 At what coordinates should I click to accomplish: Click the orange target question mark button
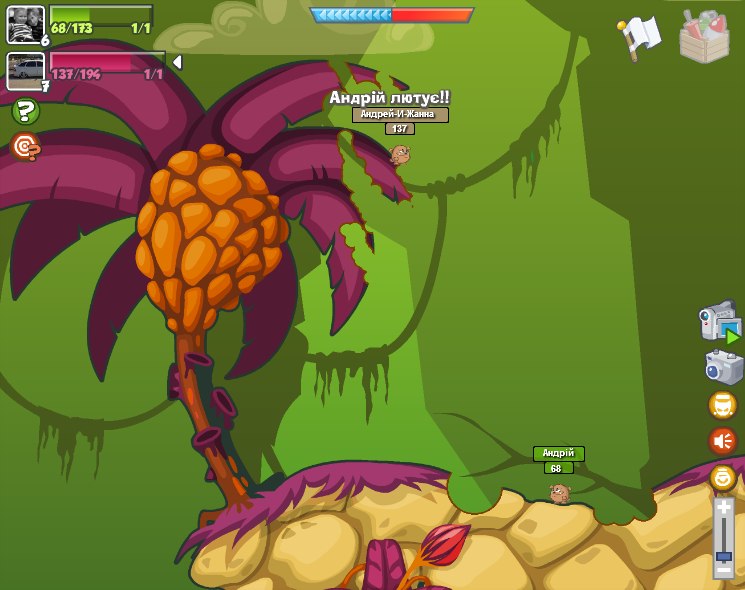coord(25,147)
